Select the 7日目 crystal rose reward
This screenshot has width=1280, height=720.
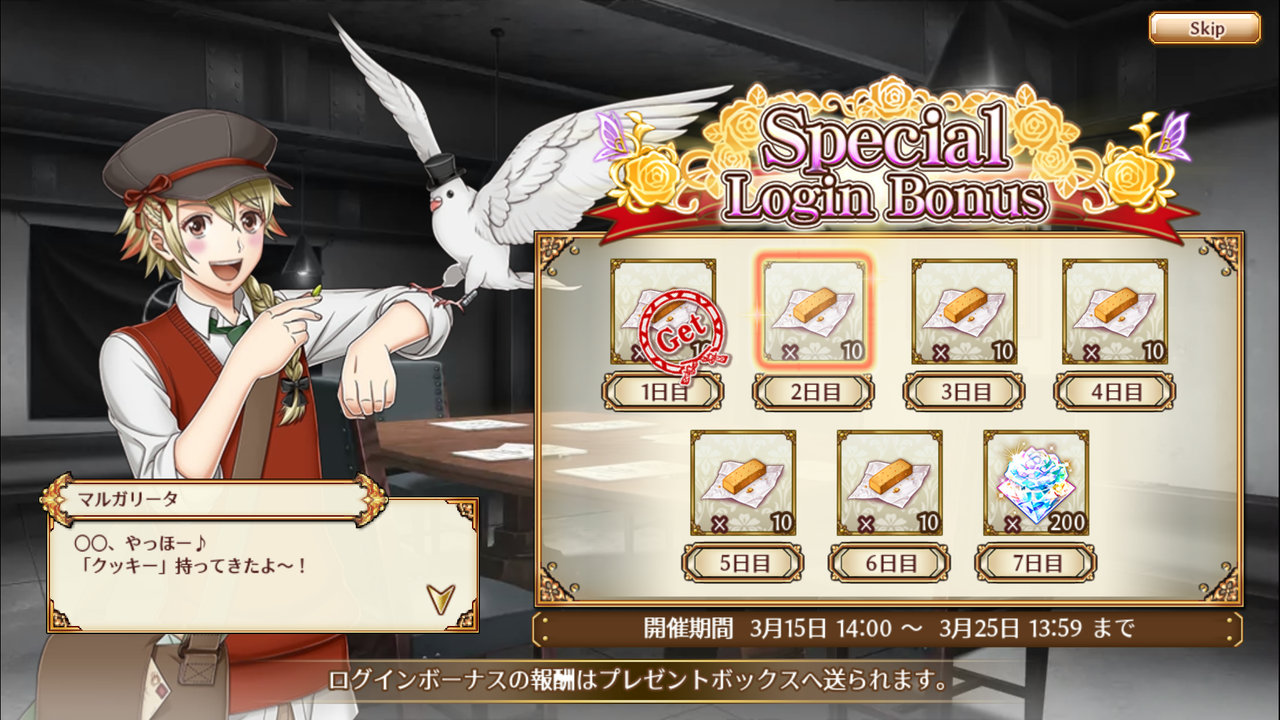(1035, 483)
